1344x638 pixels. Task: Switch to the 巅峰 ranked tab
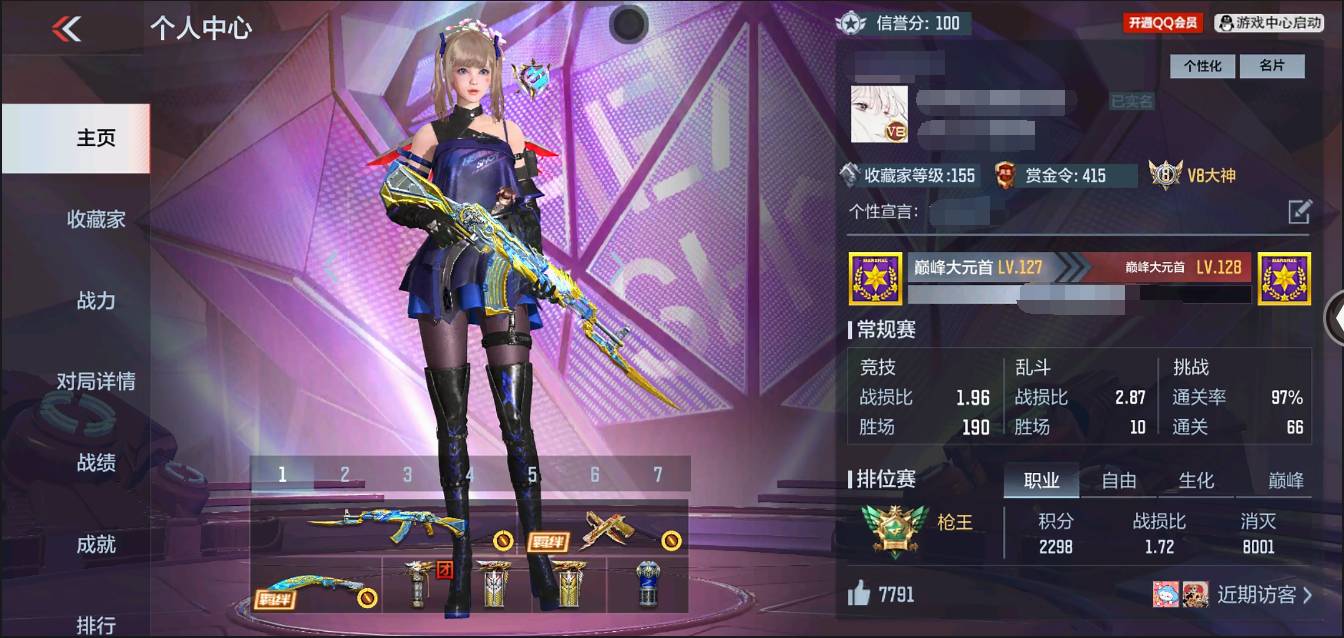[1286, 480]
